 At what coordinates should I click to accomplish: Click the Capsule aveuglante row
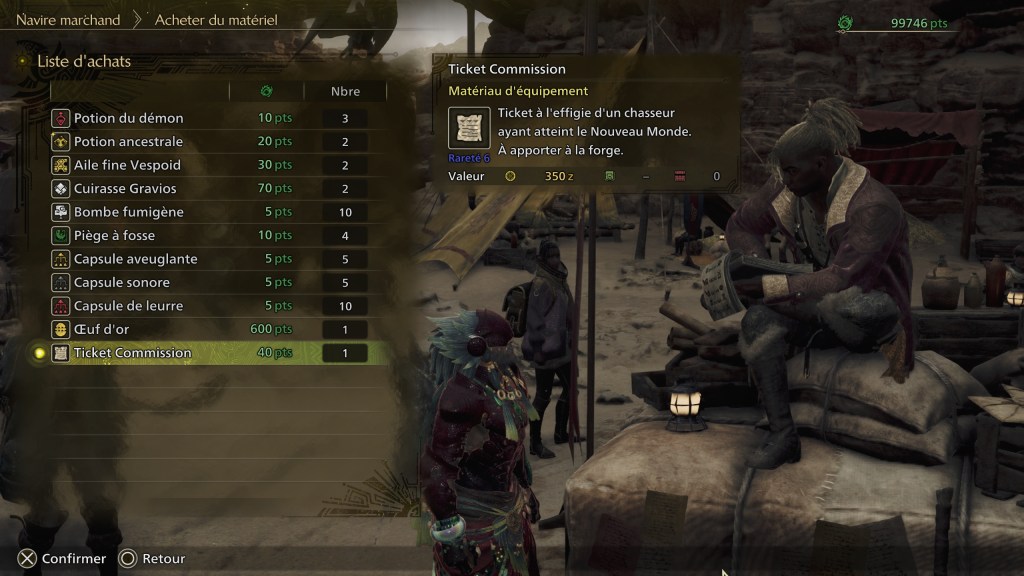[135, 259]
